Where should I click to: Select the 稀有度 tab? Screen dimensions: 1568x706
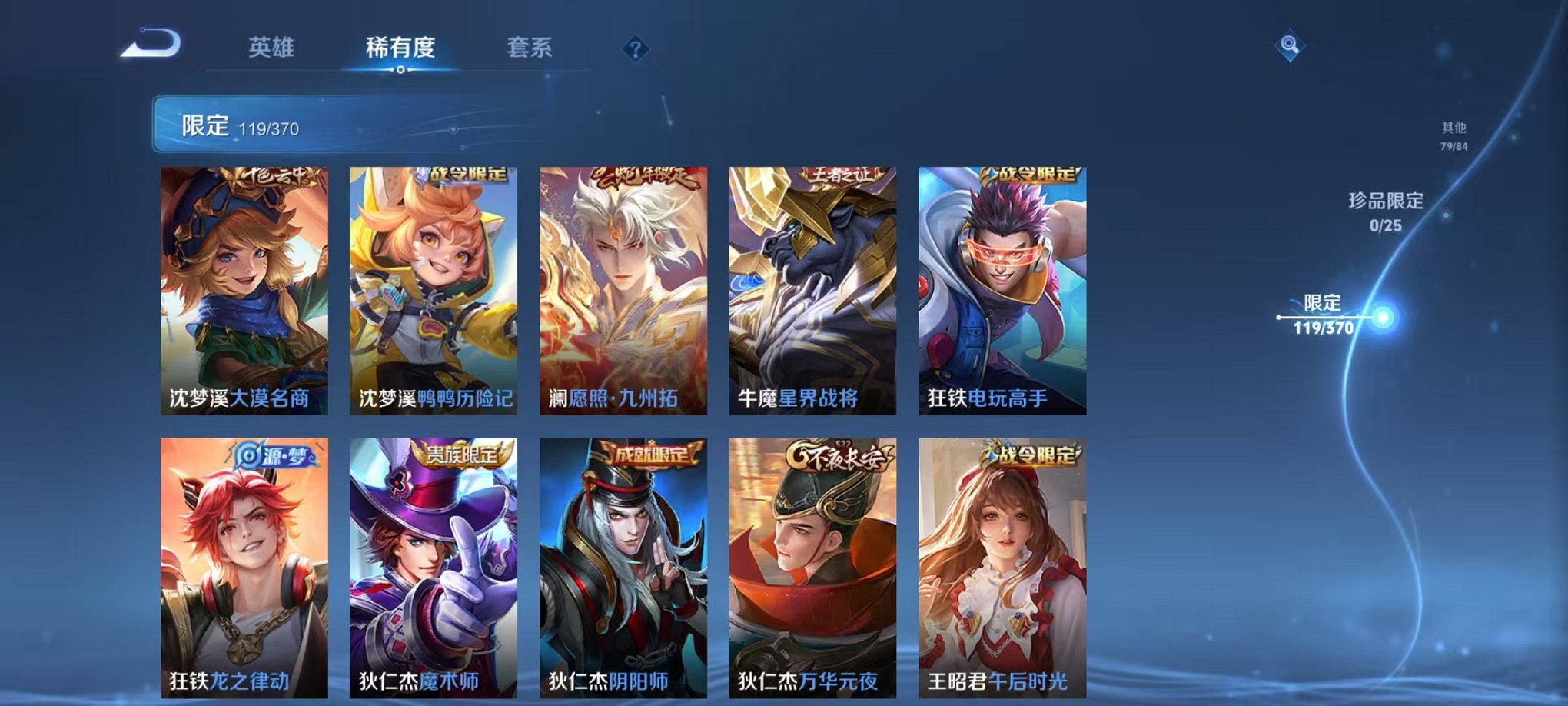click(400, 48)
